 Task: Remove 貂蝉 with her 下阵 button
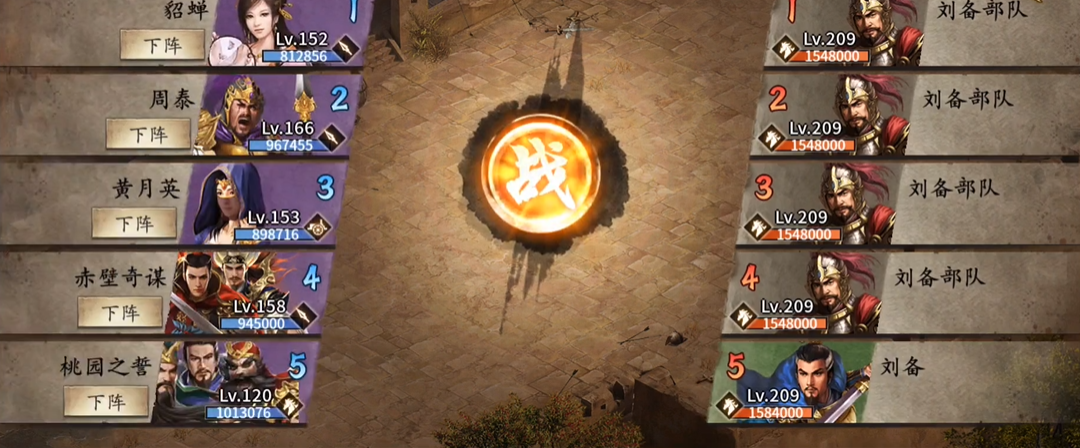click(x=162, y=45)
